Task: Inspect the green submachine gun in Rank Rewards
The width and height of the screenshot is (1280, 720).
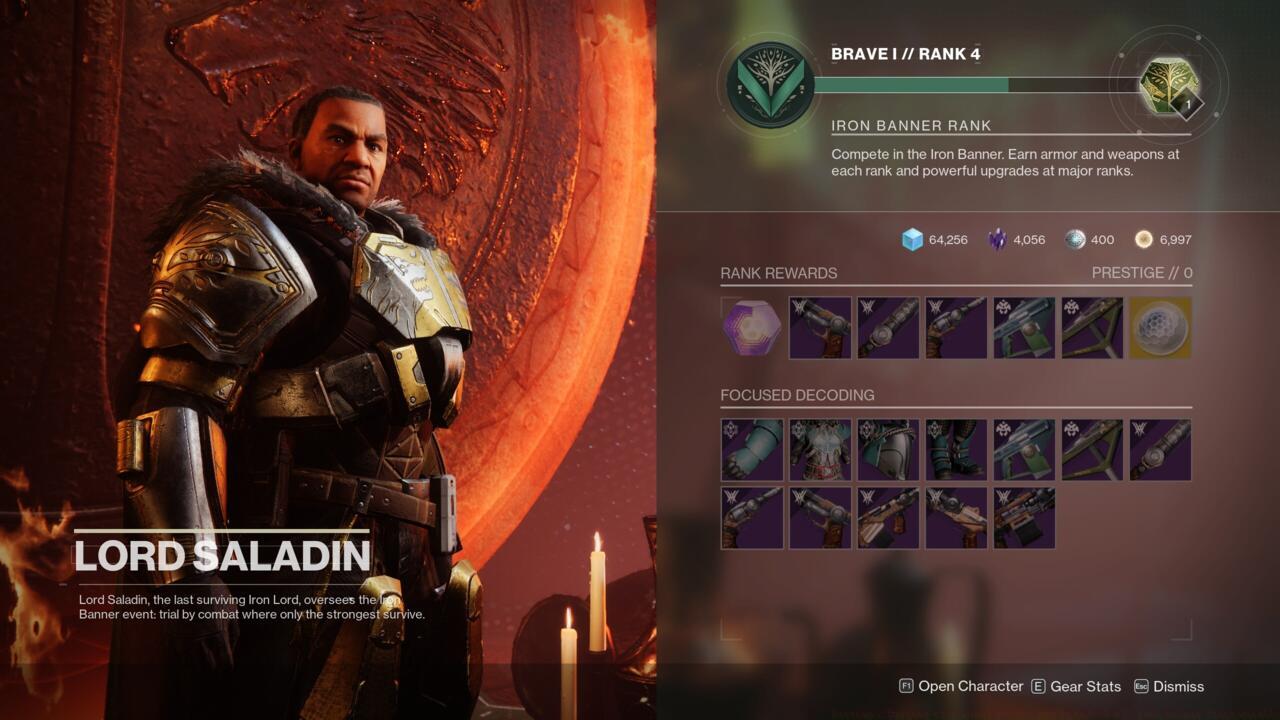Action: (x=1023, y=328)
